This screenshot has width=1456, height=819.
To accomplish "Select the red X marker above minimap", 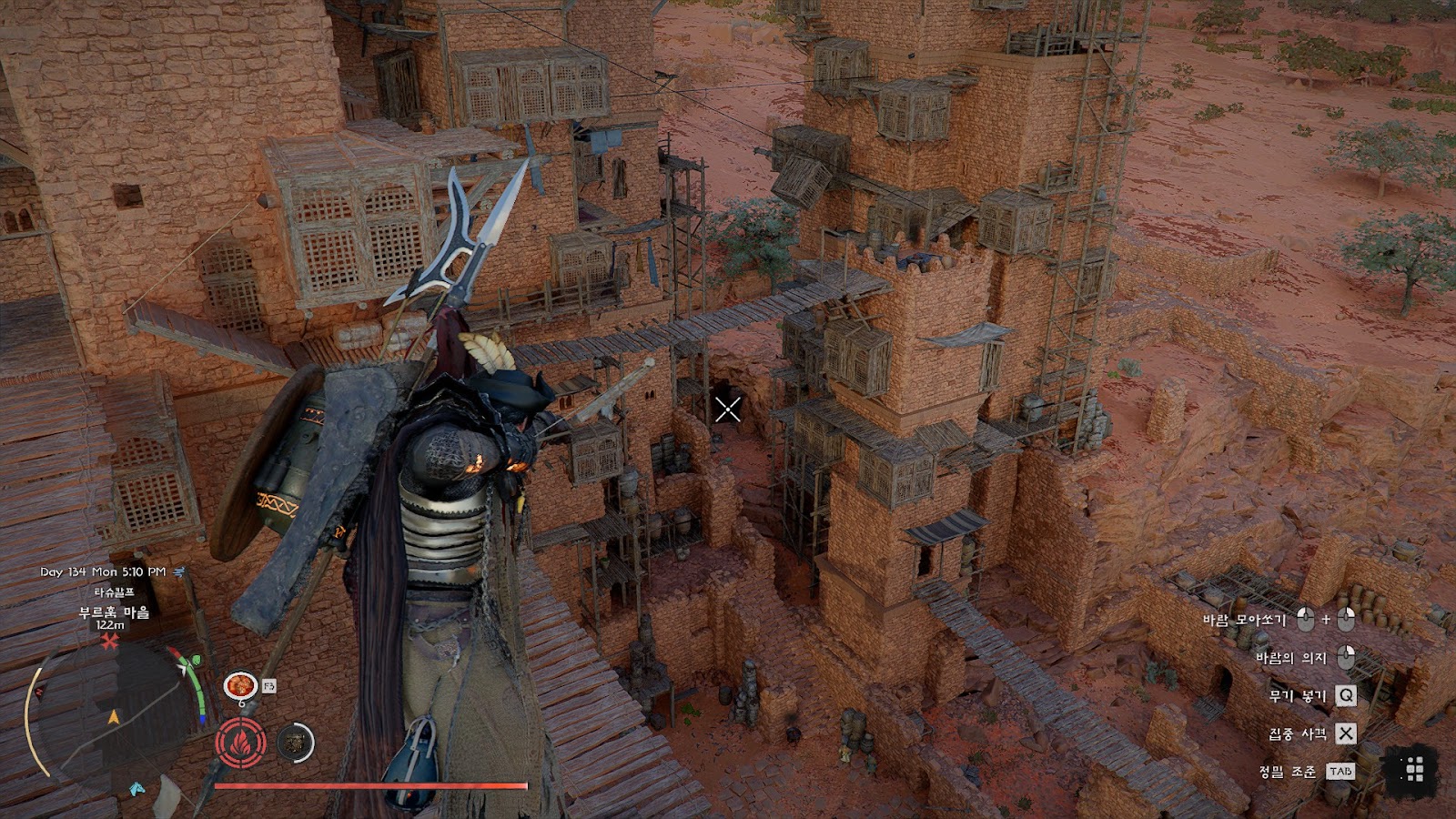I will (110, 642).
